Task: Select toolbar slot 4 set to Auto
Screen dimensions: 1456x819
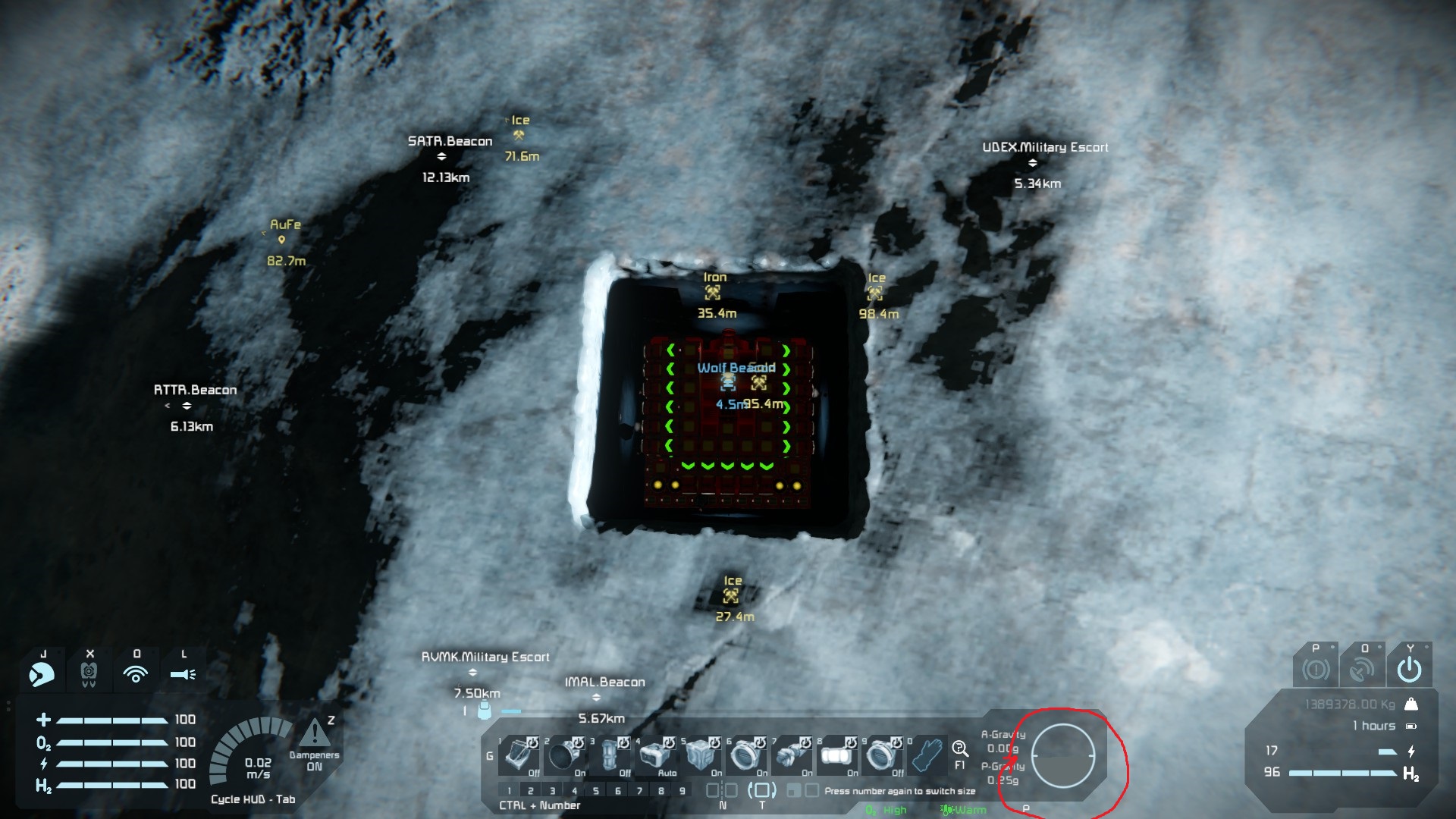Action: pyautogui.click(x=657, y=755)
